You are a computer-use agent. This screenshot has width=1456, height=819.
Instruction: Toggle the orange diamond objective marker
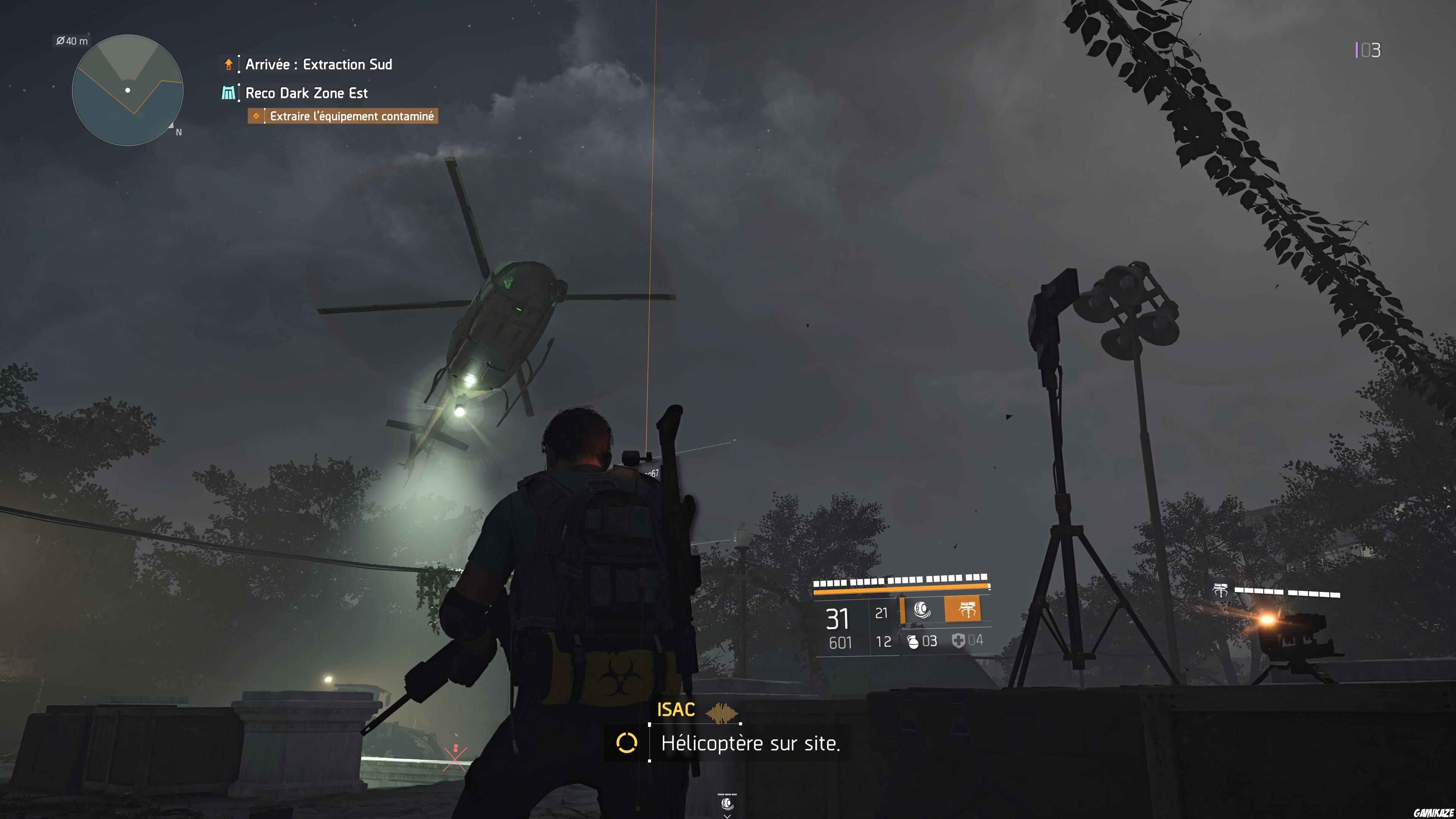pos(258,116)
